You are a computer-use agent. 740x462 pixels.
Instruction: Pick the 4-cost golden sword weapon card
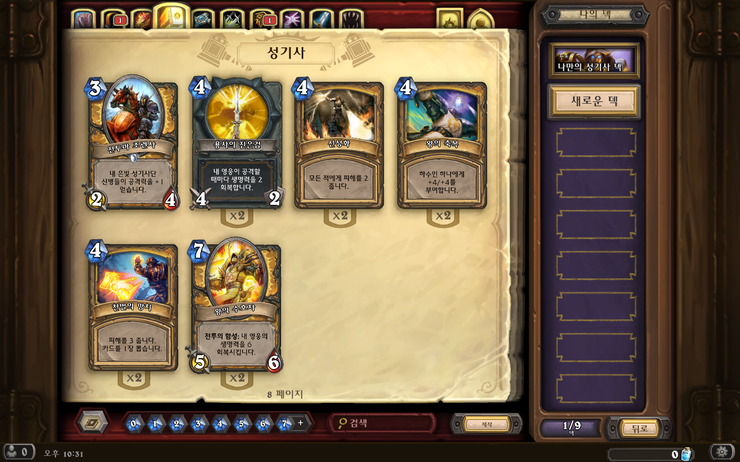click(x=237, y=145)
